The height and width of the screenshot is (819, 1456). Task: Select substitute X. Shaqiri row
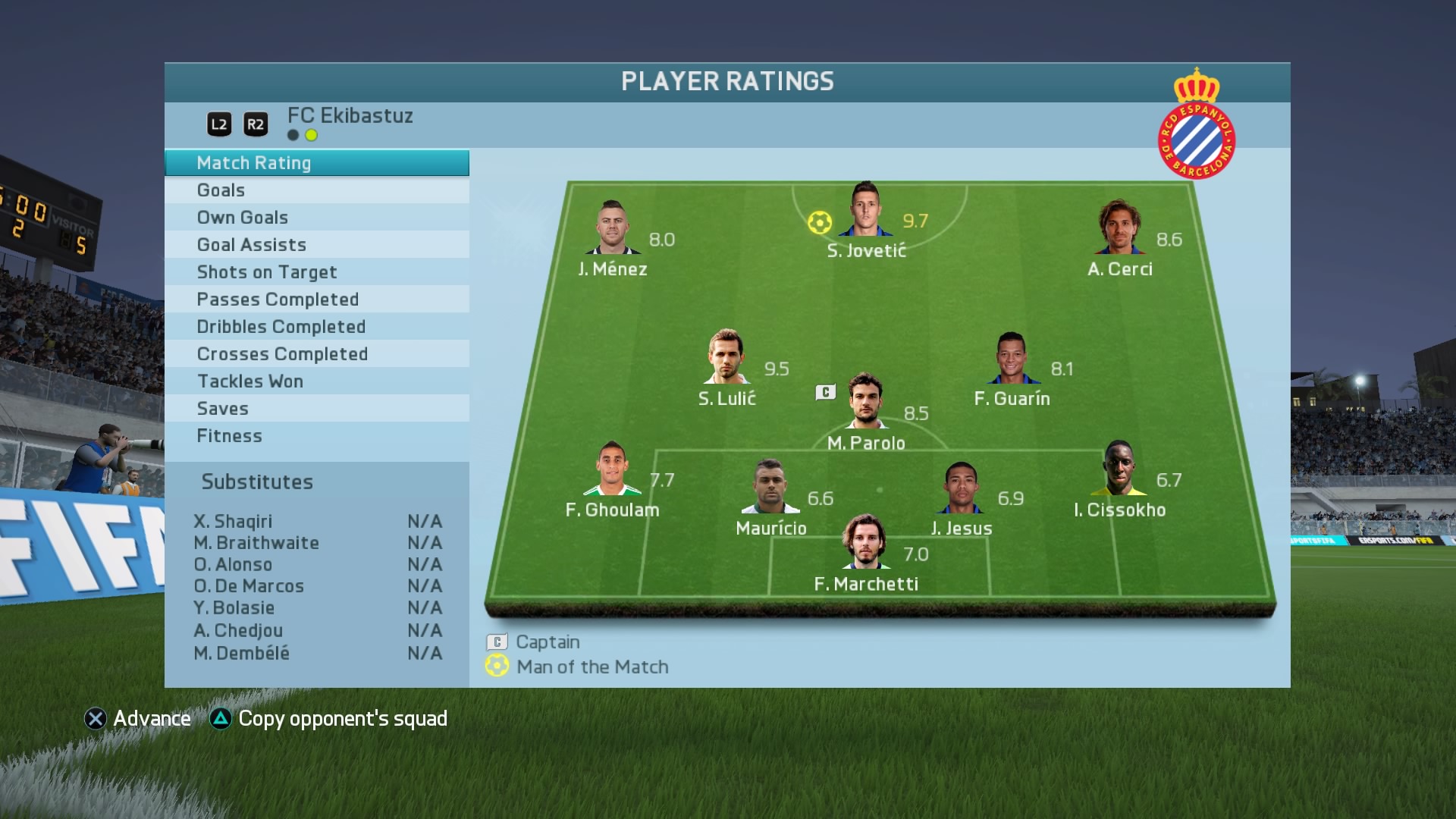[x=317, y=522]
